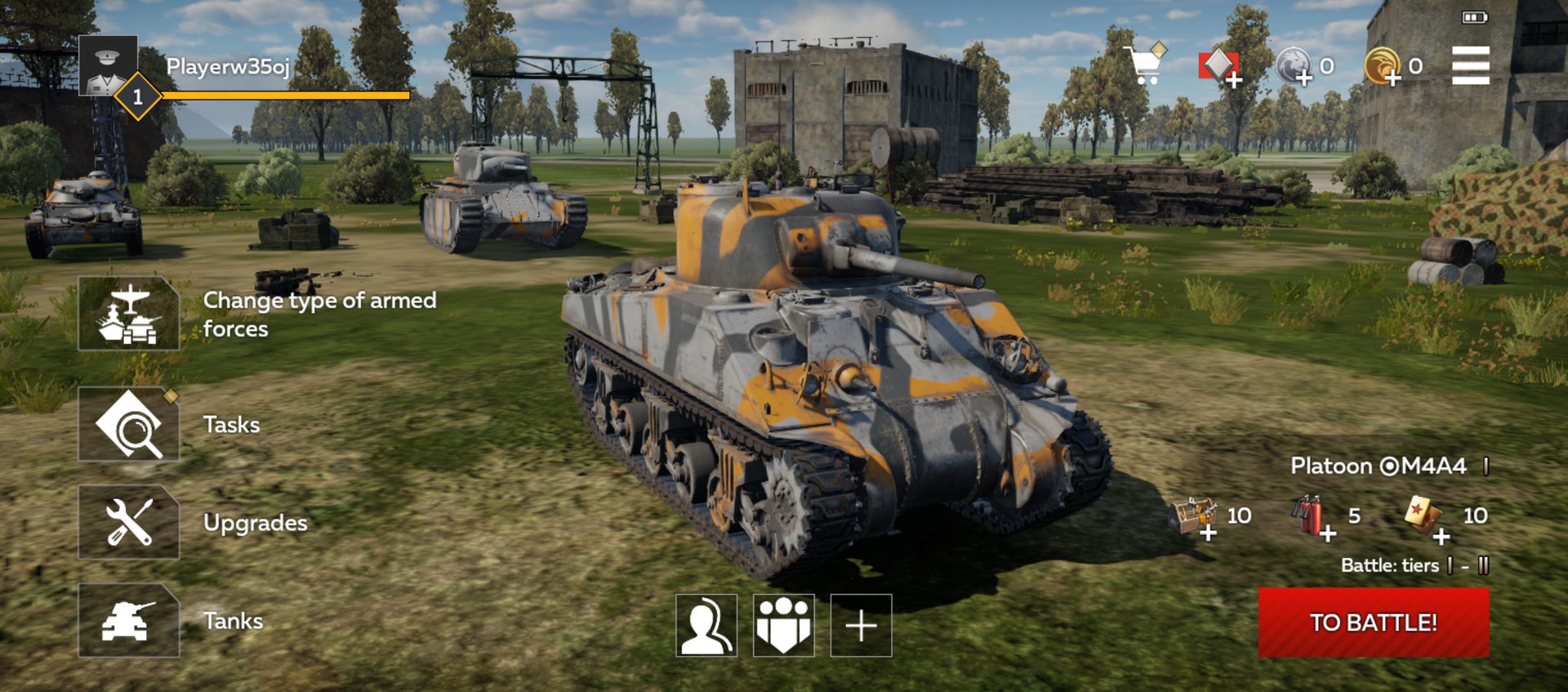Open the Tasks menu
This screenshot has height=692, width=1568.
pos(129,425)
